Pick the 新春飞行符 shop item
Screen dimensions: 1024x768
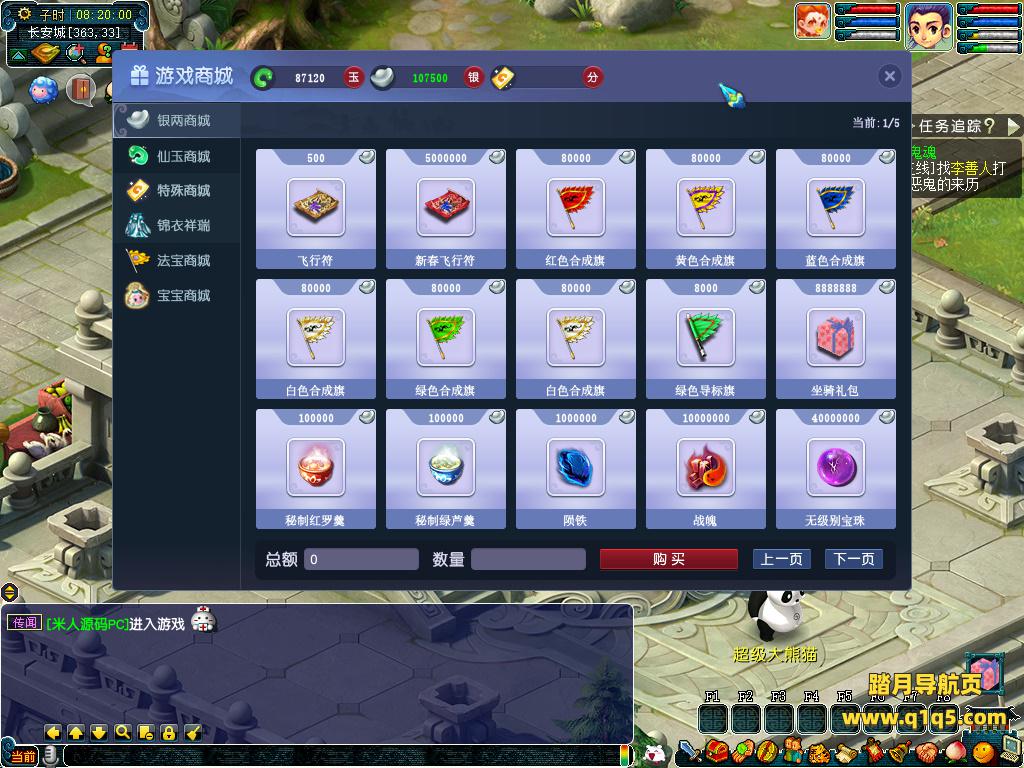(x=446, y=208)
